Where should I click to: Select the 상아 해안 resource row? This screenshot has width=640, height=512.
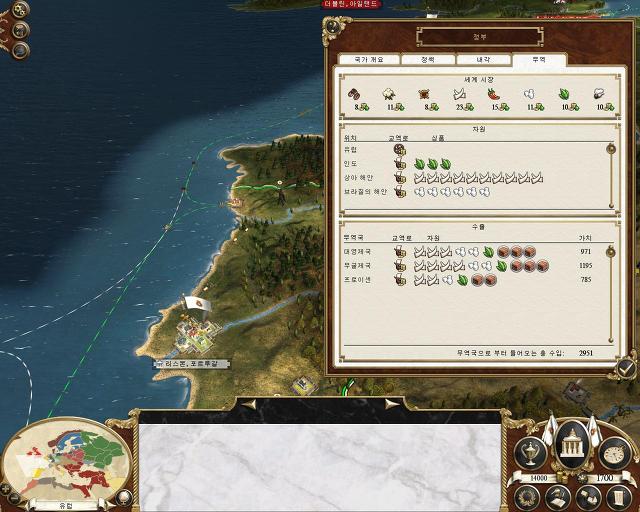(470, 178)
